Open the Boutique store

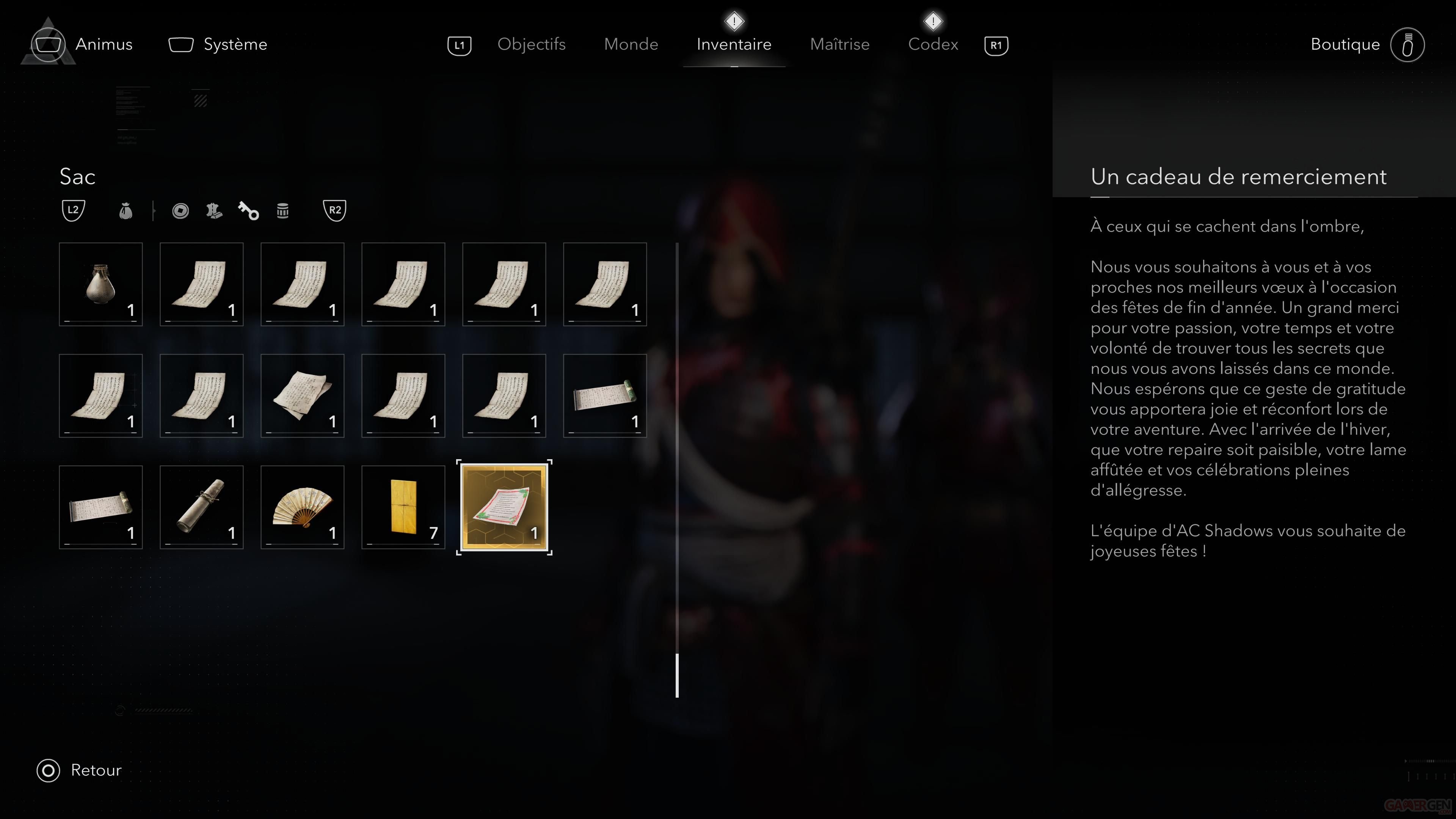tap(1345, 44)
